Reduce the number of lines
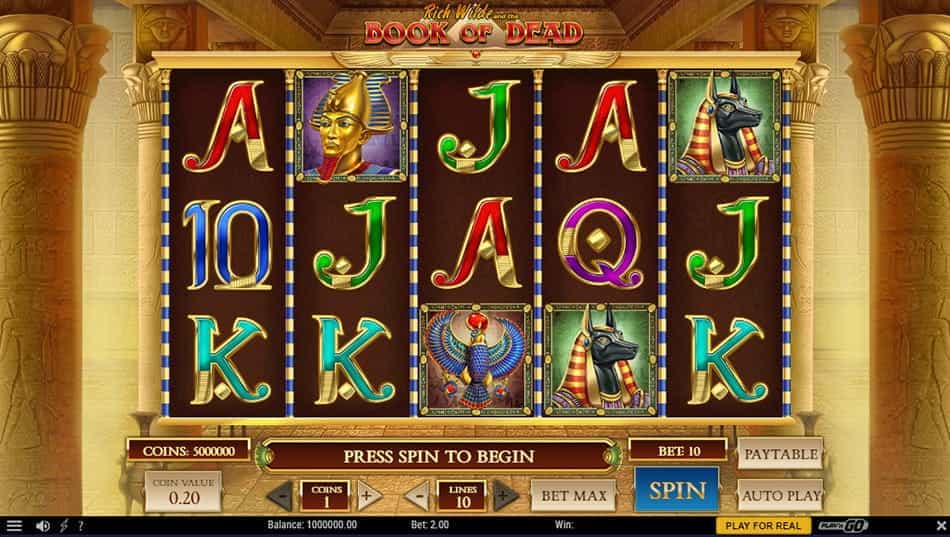Screen dimensions: 950x537 417,495
